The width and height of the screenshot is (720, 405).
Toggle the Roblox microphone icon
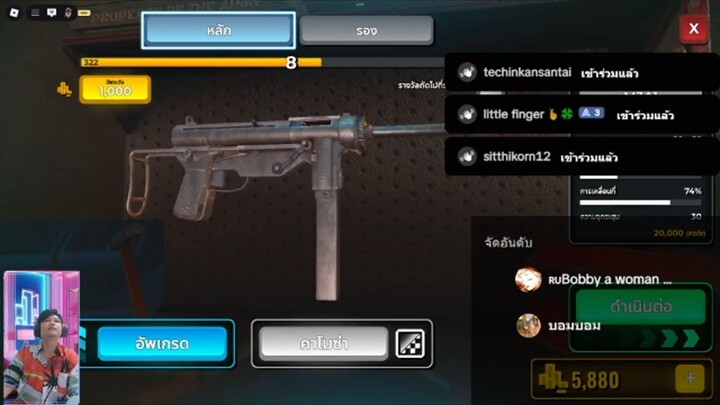click(68, 13)
